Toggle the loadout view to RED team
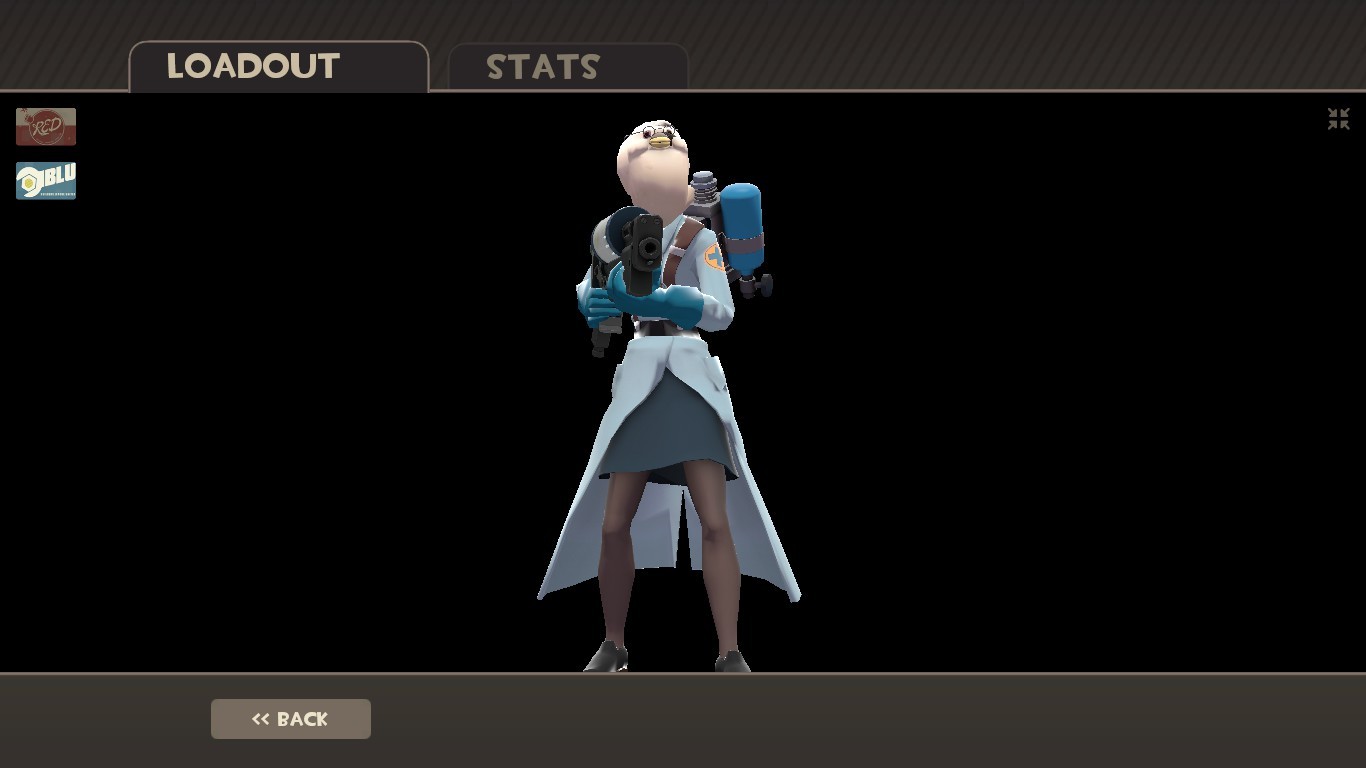The image size is (1366, 768). point(45,126)
